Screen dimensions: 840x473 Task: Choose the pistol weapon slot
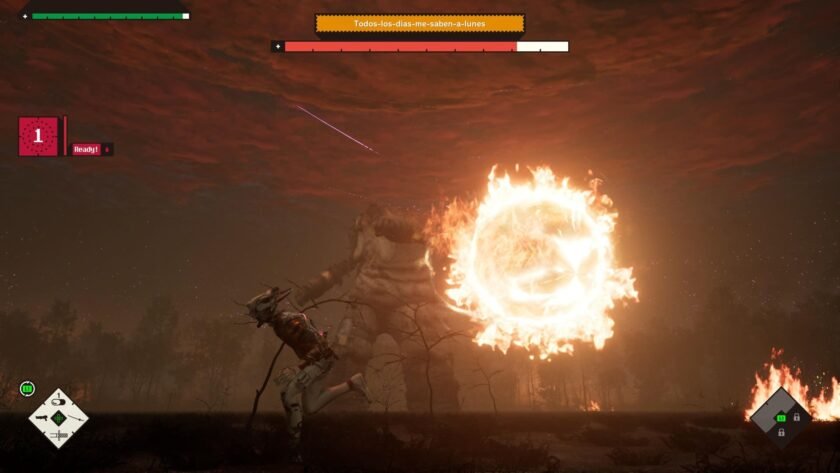coord(42,418)
